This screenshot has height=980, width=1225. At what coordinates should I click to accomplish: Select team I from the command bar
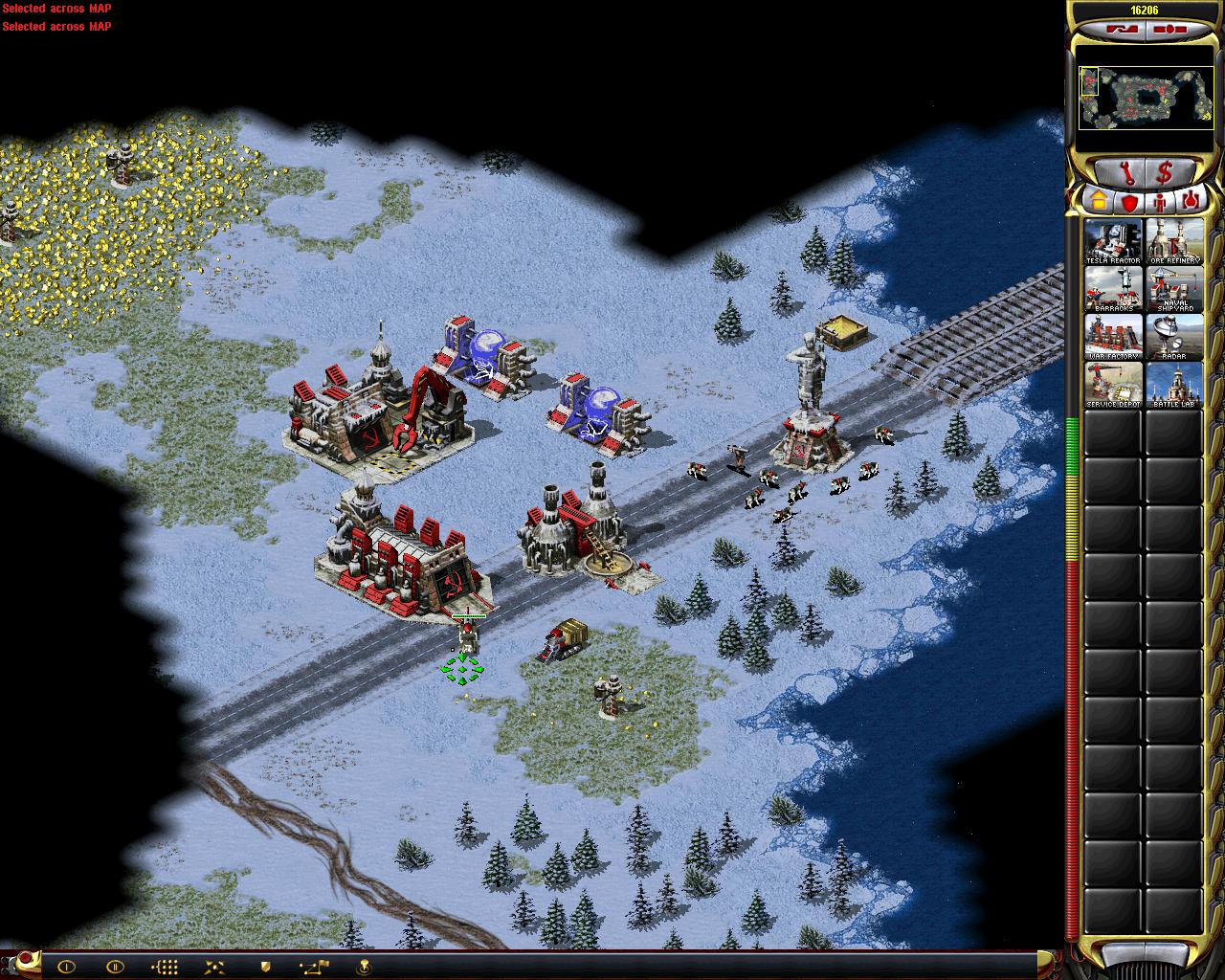click(x=66, y=967)
